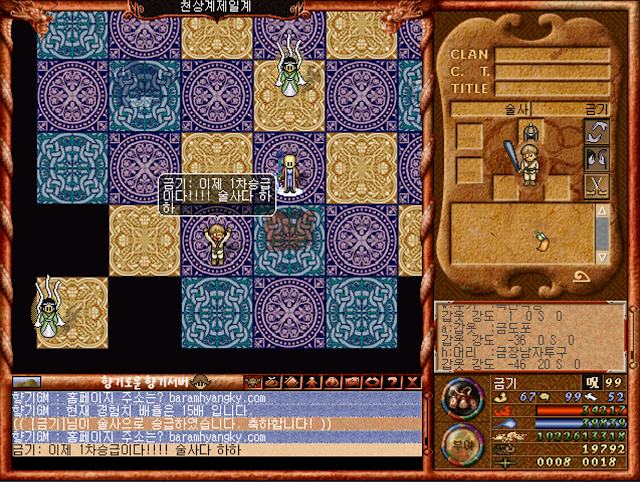Screen dimensions: 640x482
Task: Click the small landscape thumbnail above chat
Action: tap(26, 381)
